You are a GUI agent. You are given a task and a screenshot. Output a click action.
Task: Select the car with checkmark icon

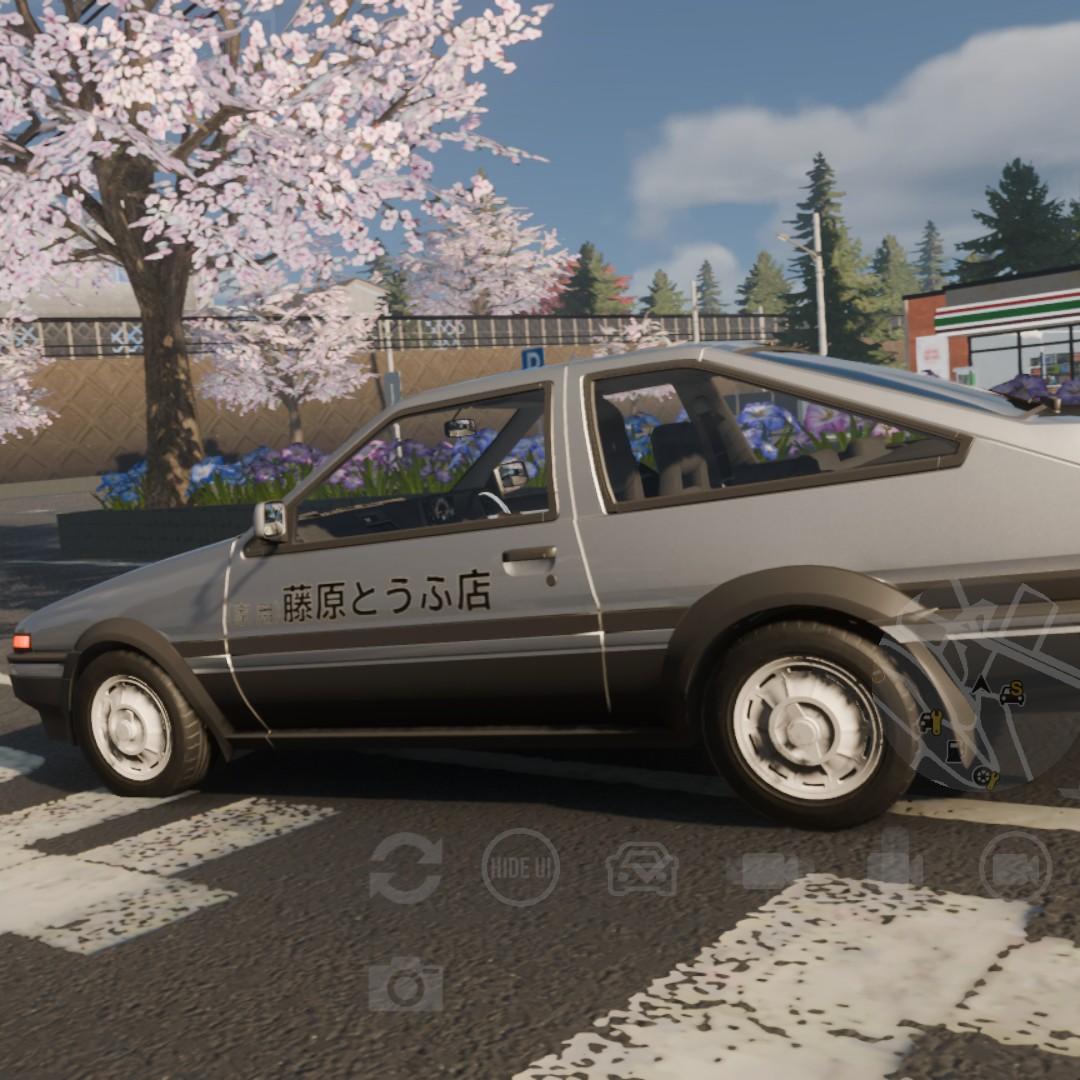641,868
